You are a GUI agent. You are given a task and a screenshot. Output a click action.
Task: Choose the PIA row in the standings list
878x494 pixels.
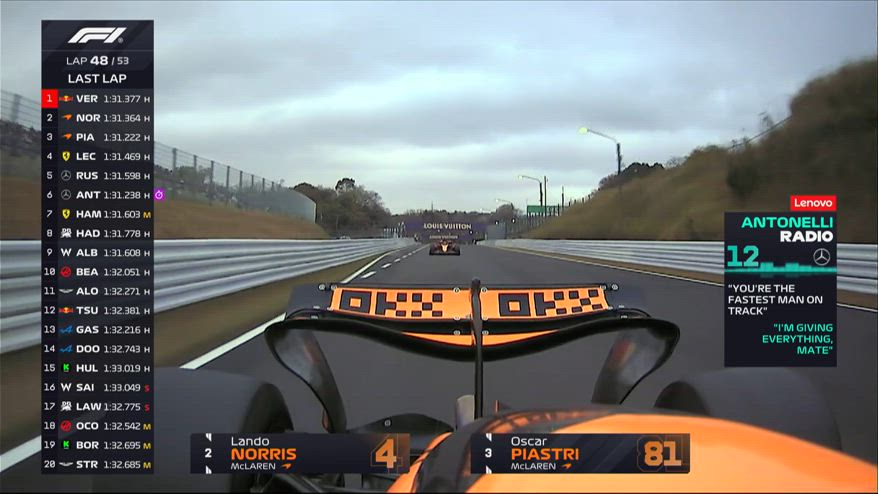point(97,137)
